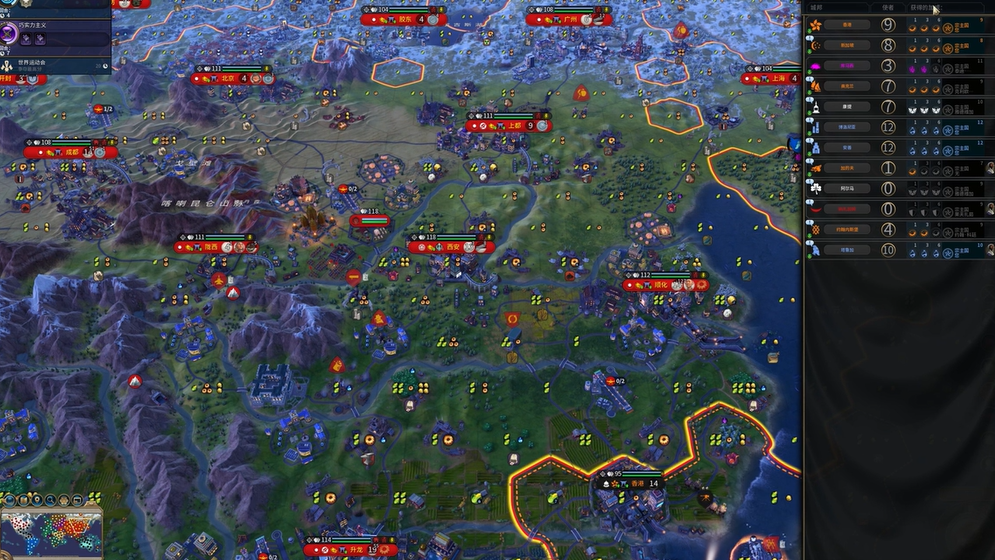Choose the 胶东 city banner
Image resolution: width=995 pixels, height=560 pixels.
coord(405,19)
